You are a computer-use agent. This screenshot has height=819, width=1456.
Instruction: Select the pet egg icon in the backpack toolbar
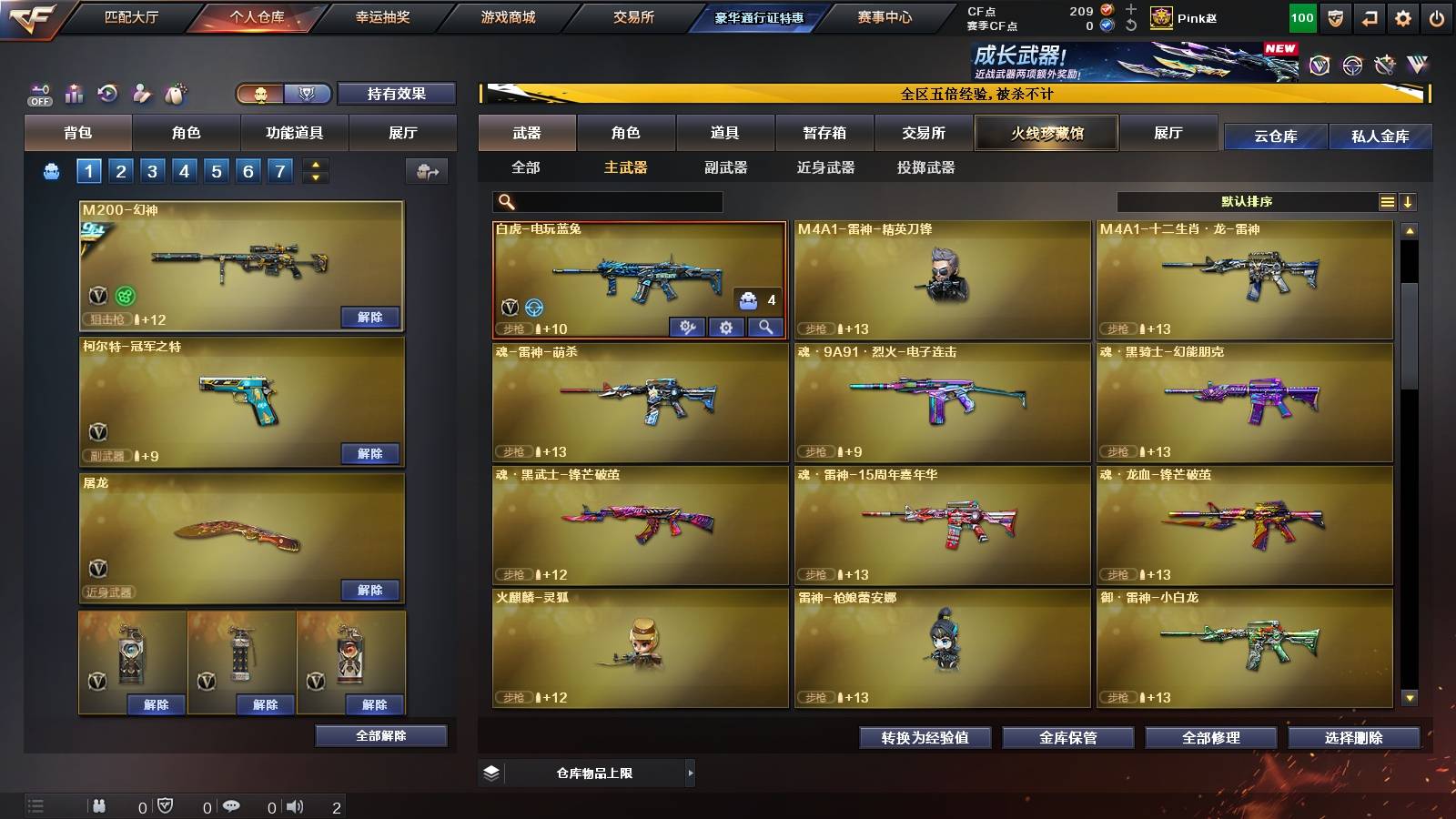(x=174, y=93)
